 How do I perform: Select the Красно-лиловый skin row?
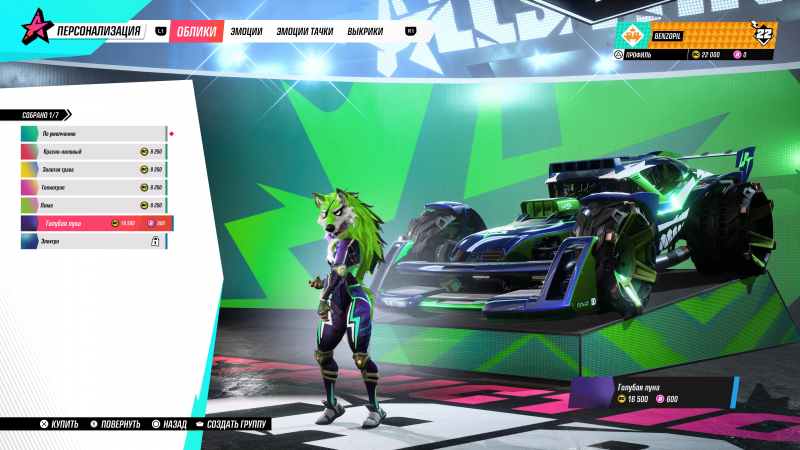(93, 151)
